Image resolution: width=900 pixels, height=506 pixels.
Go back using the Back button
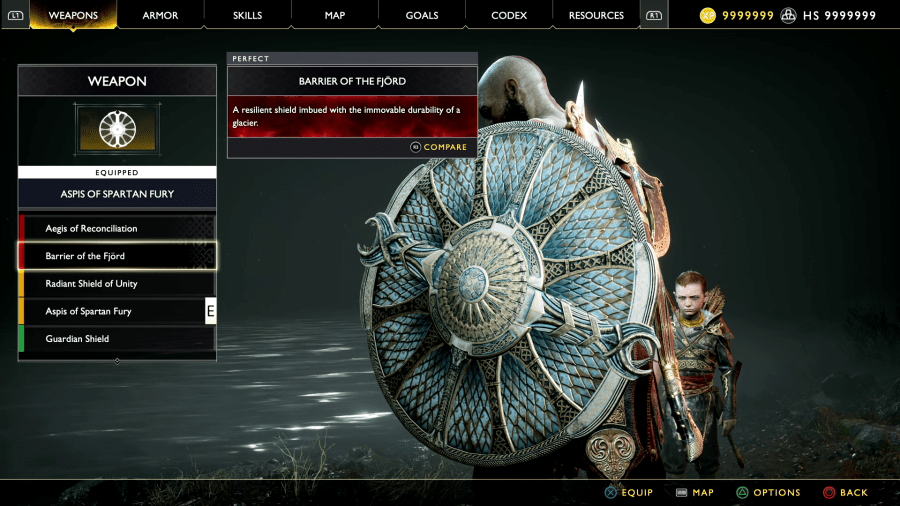click(x=845, y=492)
